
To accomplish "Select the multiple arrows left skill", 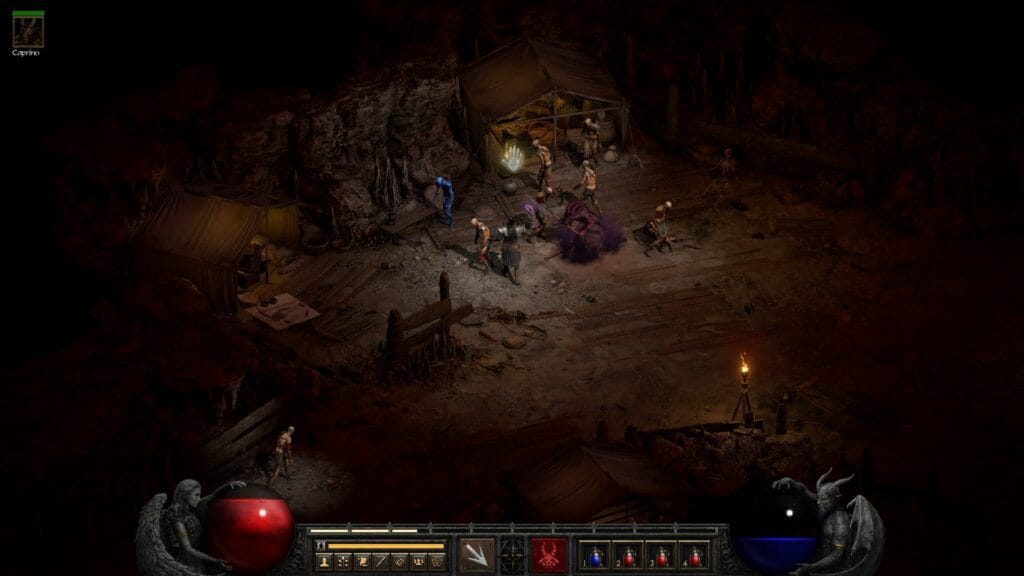I will (x=476, y=554).
